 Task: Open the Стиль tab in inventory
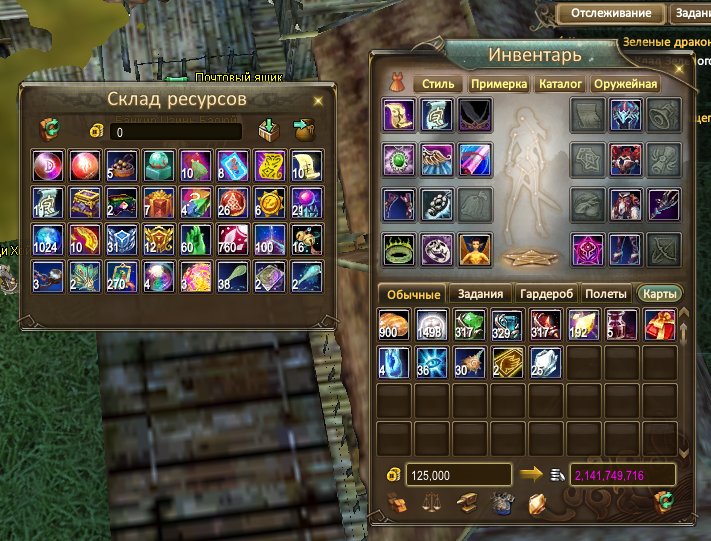pyautogui.click(x=437, y=84)
